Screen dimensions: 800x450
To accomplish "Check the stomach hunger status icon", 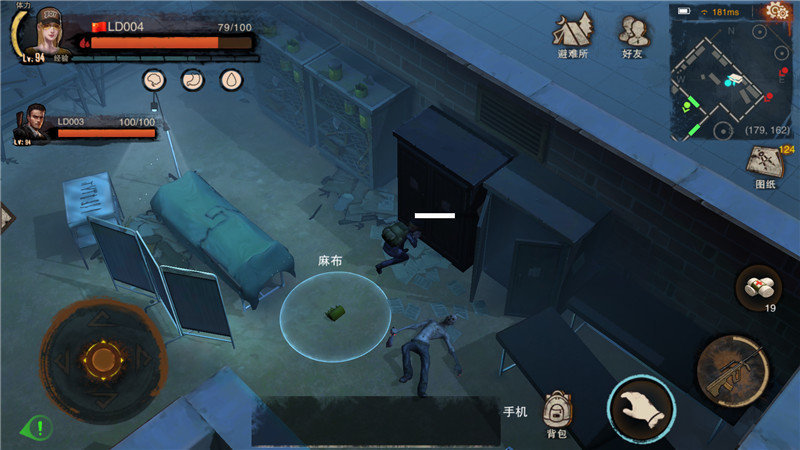I will point(193,80).
